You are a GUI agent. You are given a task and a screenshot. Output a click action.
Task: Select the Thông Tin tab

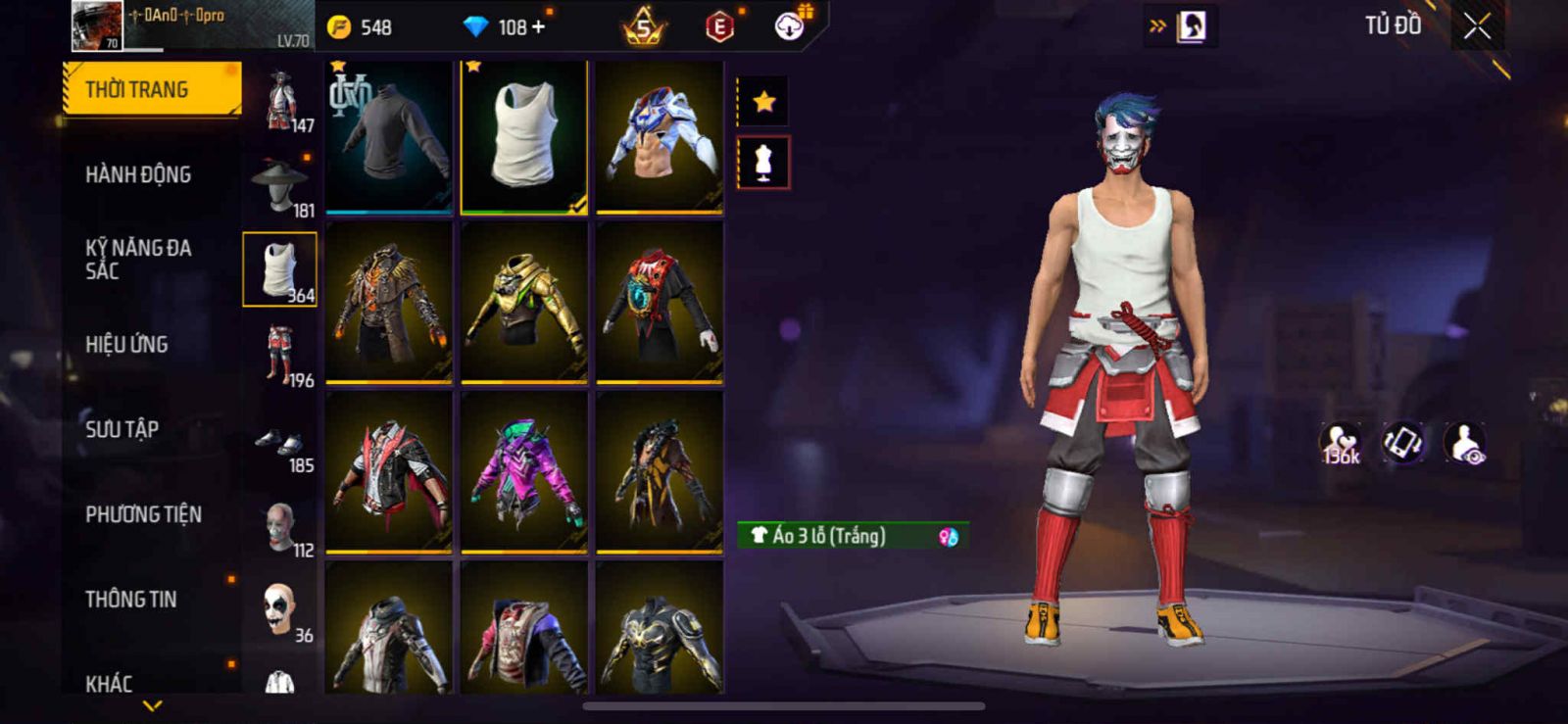pyautogui.click(x=131, y=600)
